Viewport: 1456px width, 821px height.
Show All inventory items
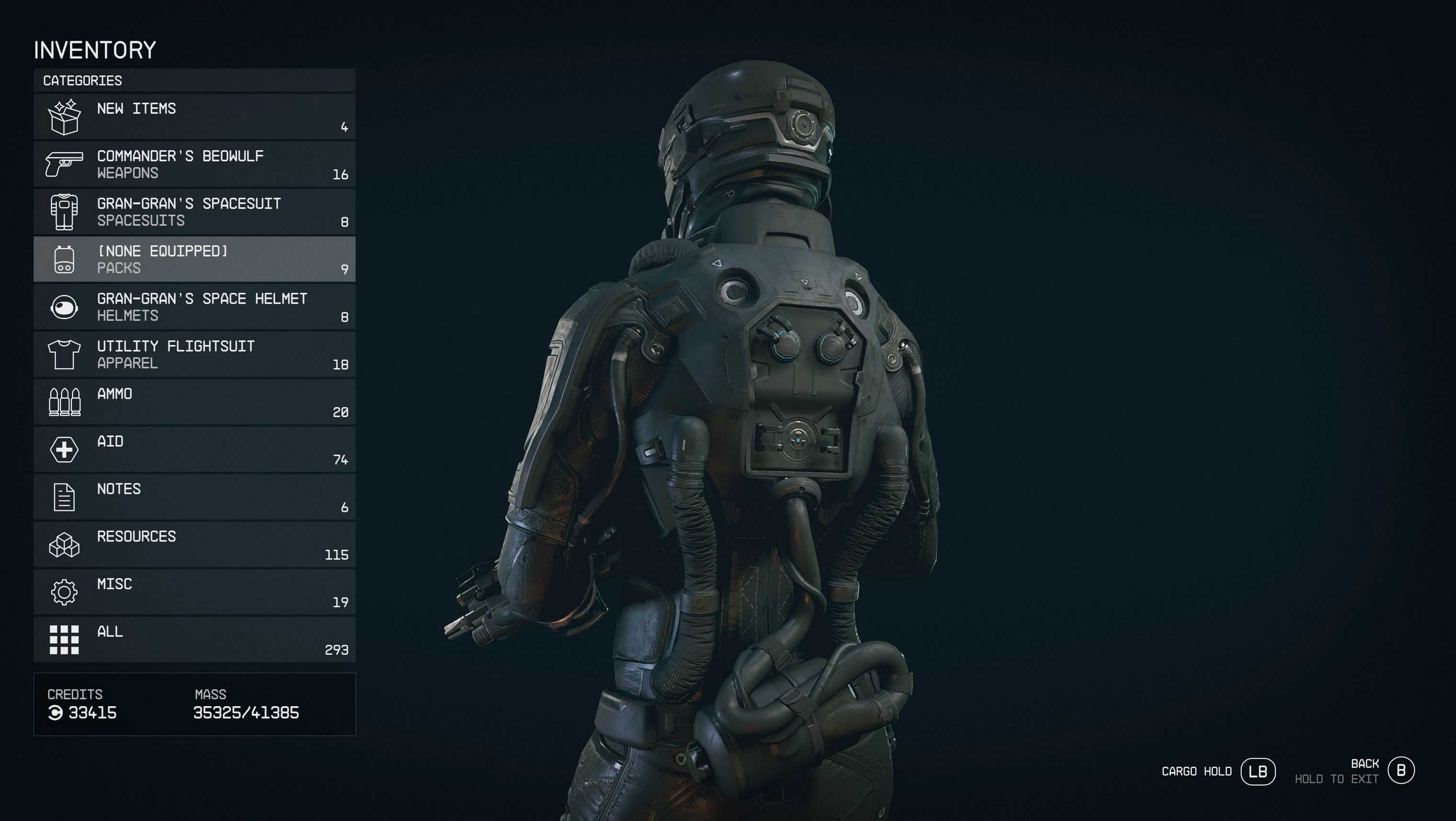click(x=194, y=640)
